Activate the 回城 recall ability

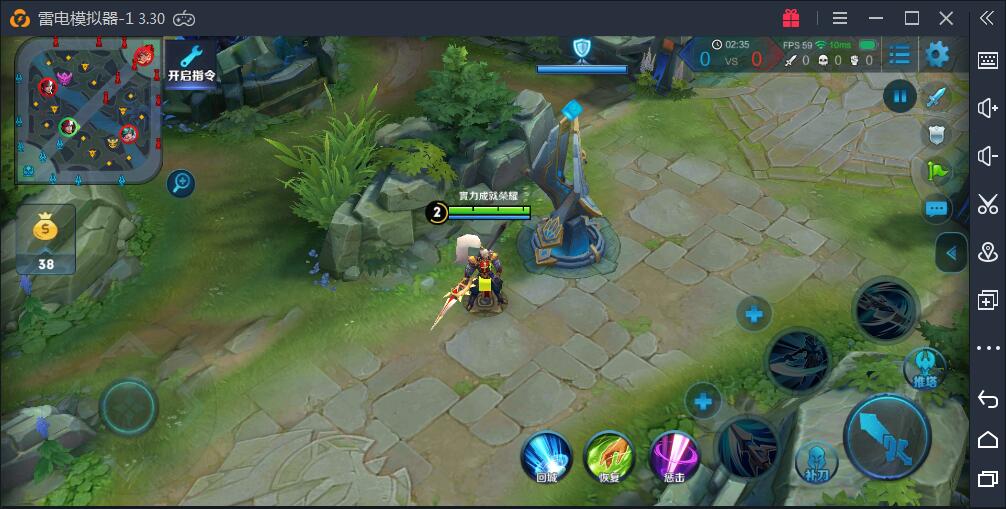click(546, 456)
